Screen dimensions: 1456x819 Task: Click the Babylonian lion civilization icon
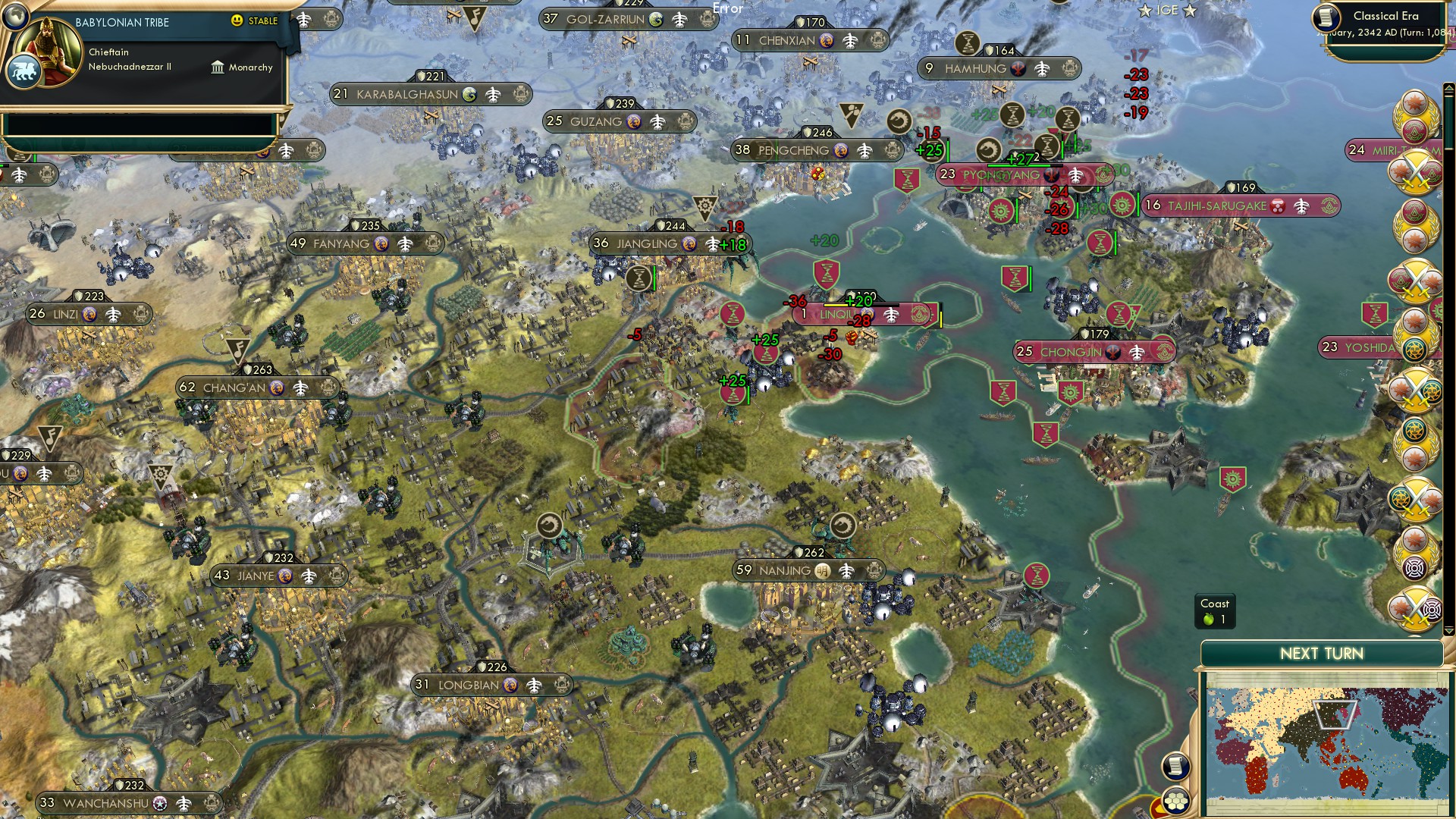click(24, 71)
